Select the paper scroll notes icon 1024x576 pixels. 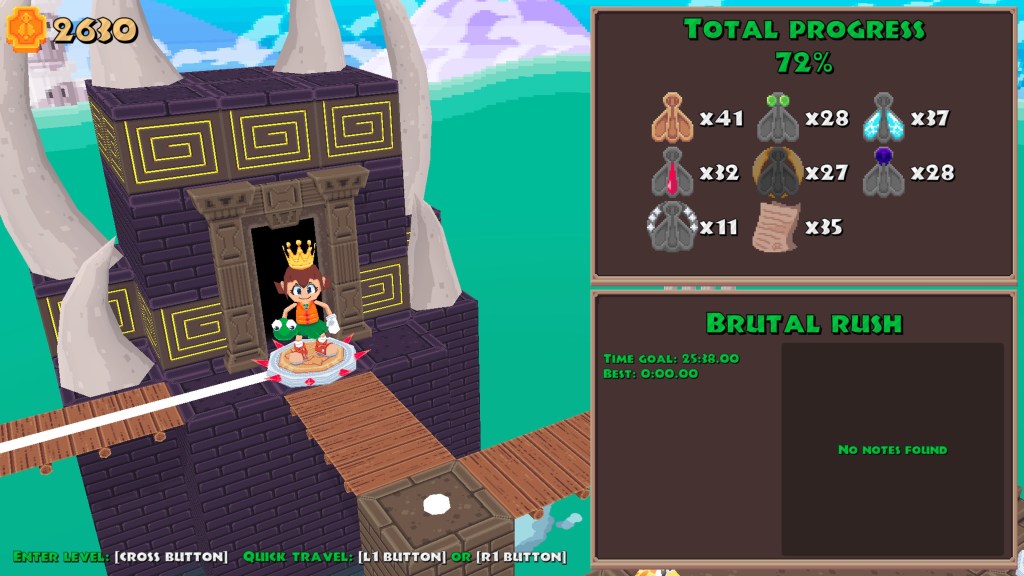tap(777, 226)
